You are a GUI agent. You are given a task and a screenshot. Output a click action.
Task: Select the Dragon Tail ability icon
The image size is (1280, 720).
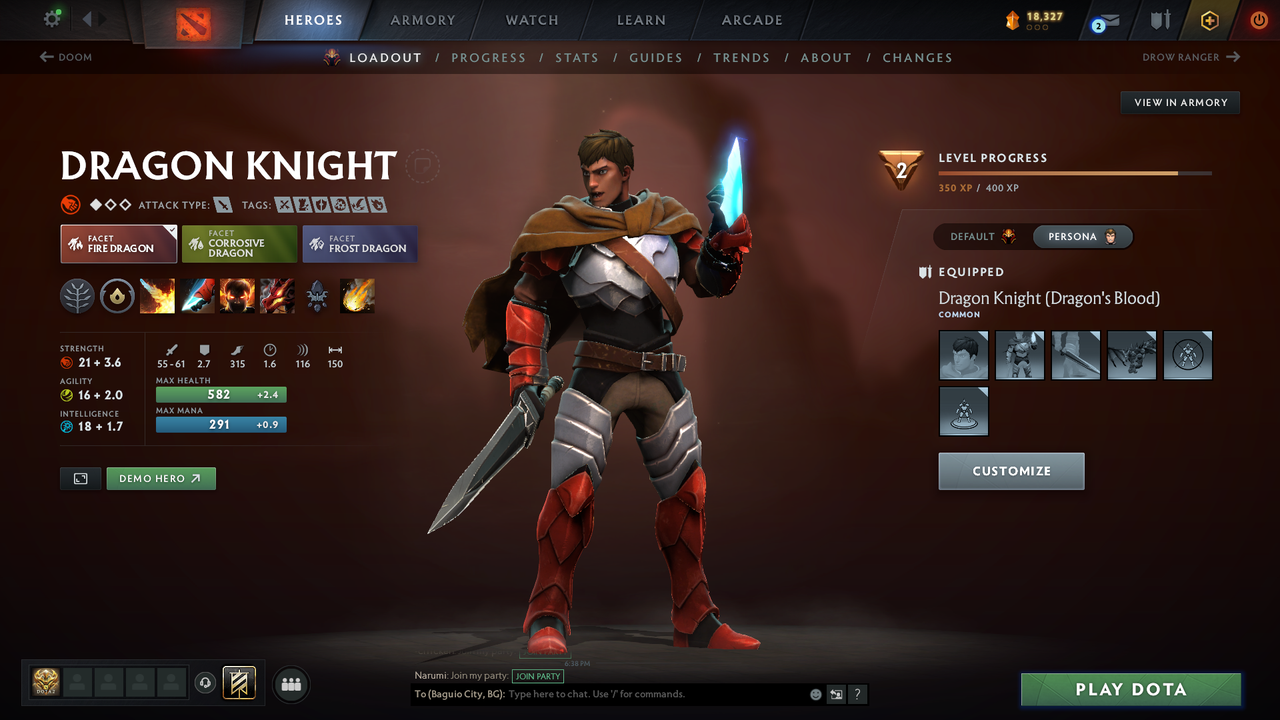(x=197, y=295)
